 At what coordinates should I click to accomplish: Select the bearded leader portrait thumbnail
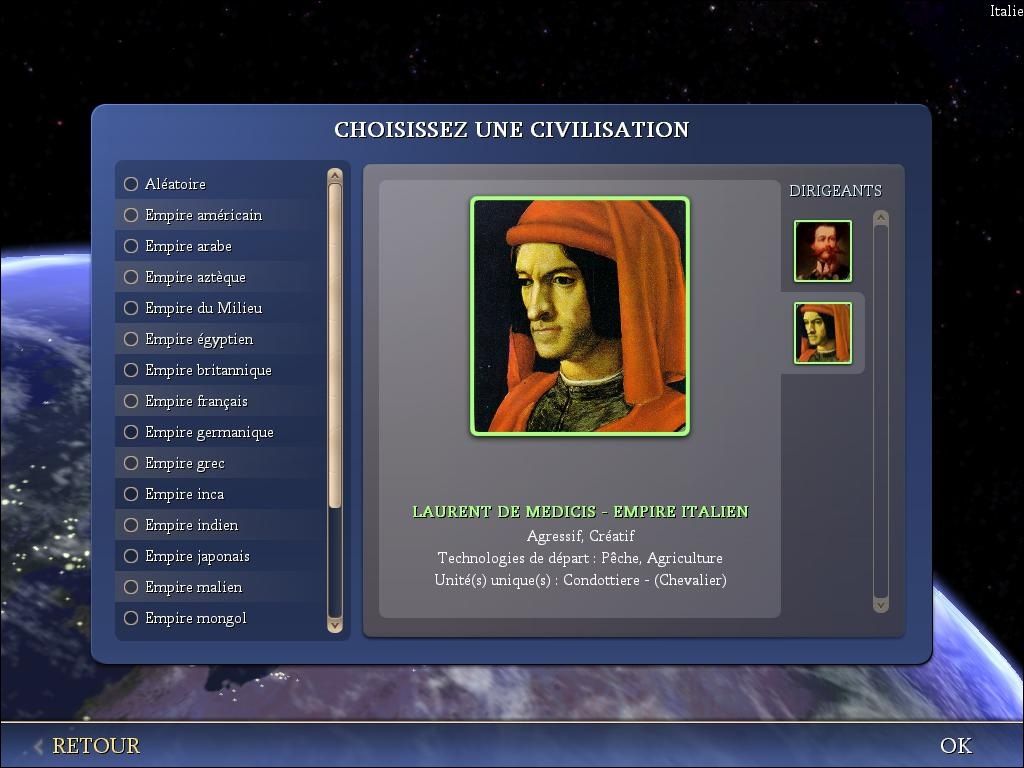click(822, 251)
